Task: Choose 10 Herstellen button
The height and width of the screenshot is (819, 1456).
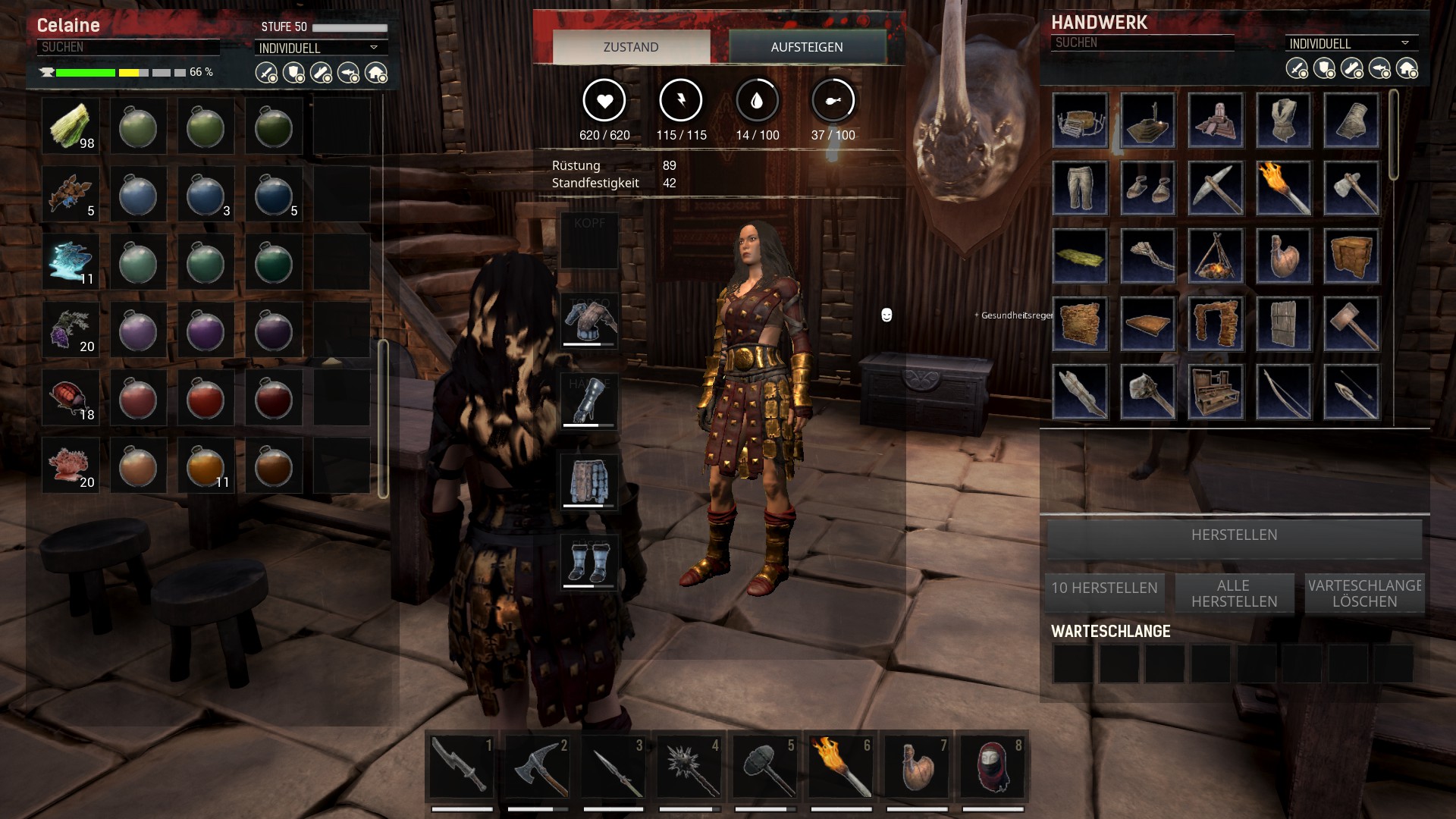Action: click(1104, 588)
